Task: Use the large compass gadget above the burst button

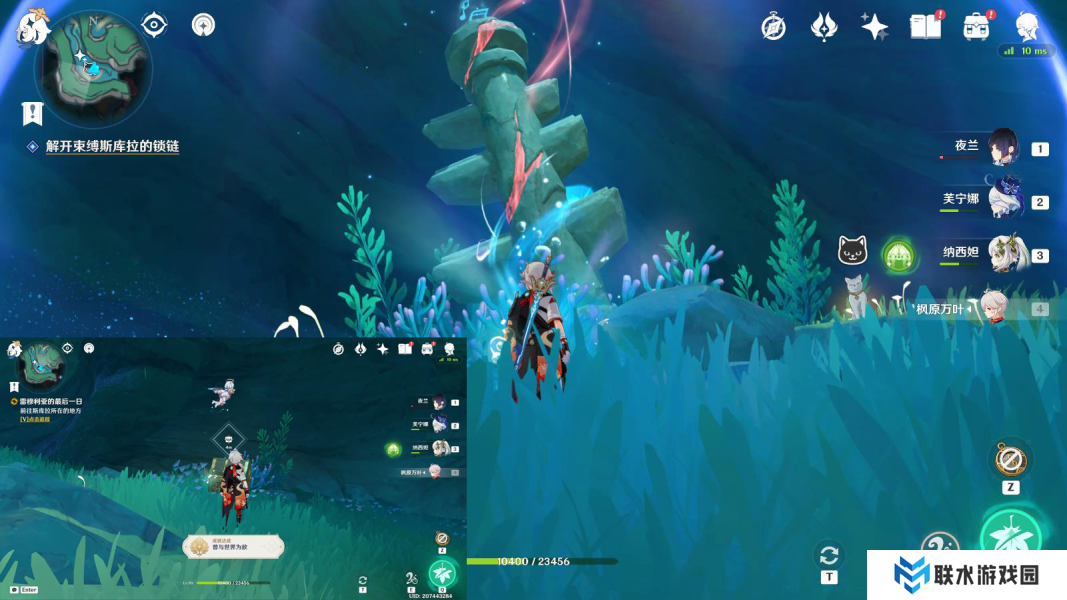Action: 1010,460
